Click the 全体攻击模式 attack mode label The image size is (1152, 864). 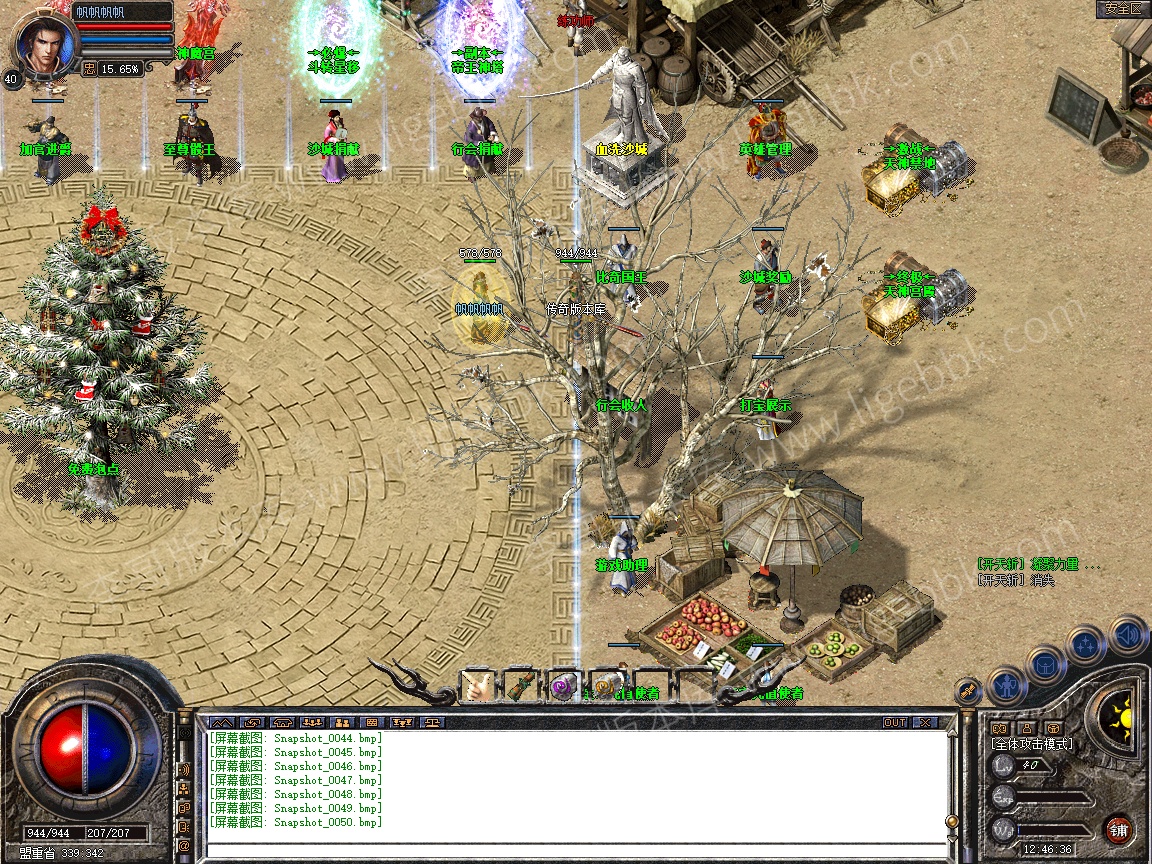pyautogui.click(x=1031, y=744)
